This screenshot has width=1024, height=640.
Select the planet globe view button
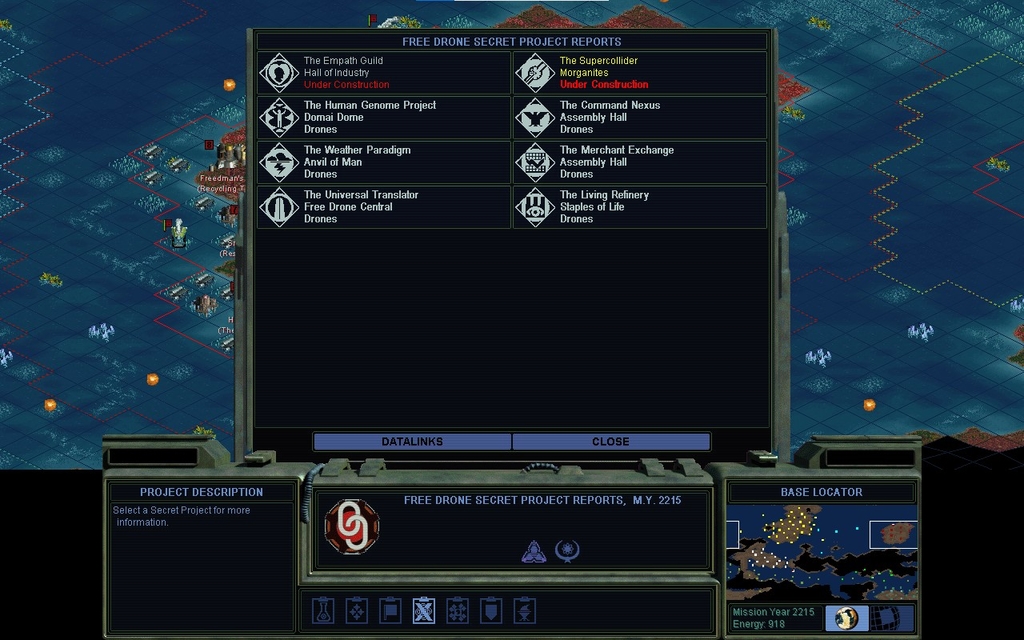(847, 618)
